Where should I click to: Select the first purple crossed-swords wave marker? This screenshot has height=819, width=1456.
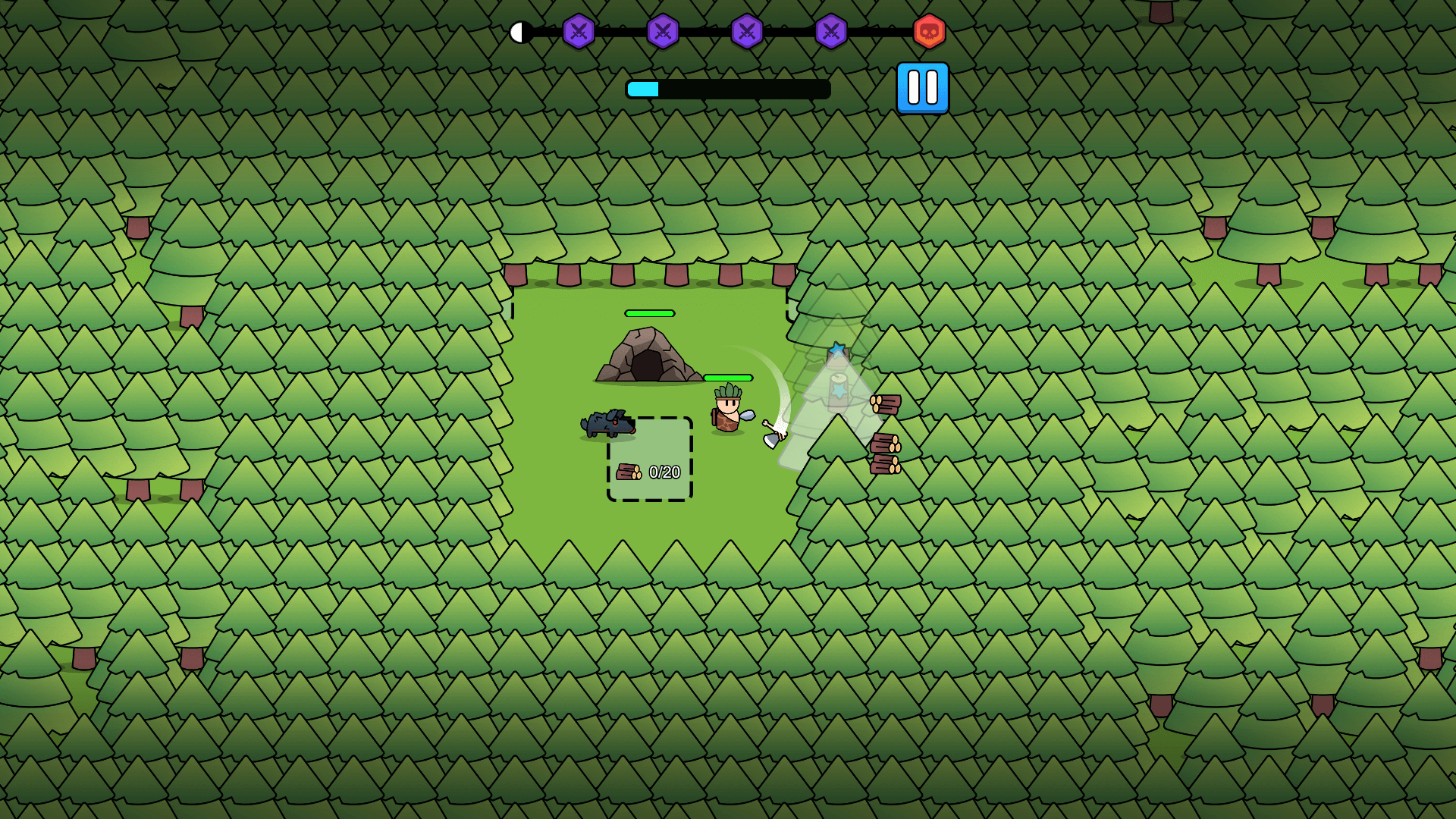pyautogui.click(x=579, y=32)
